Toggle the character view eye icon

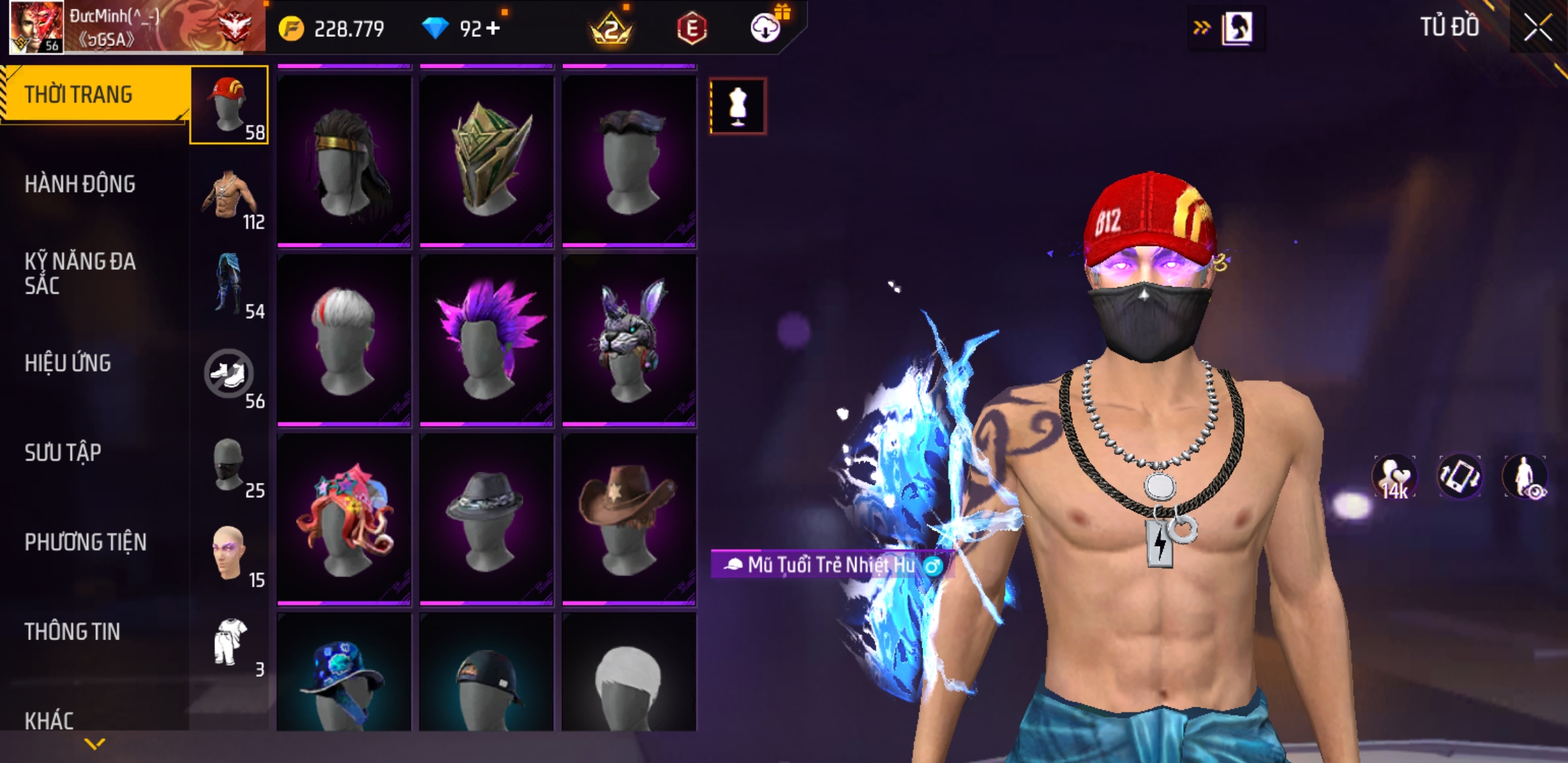[1526, 477]
